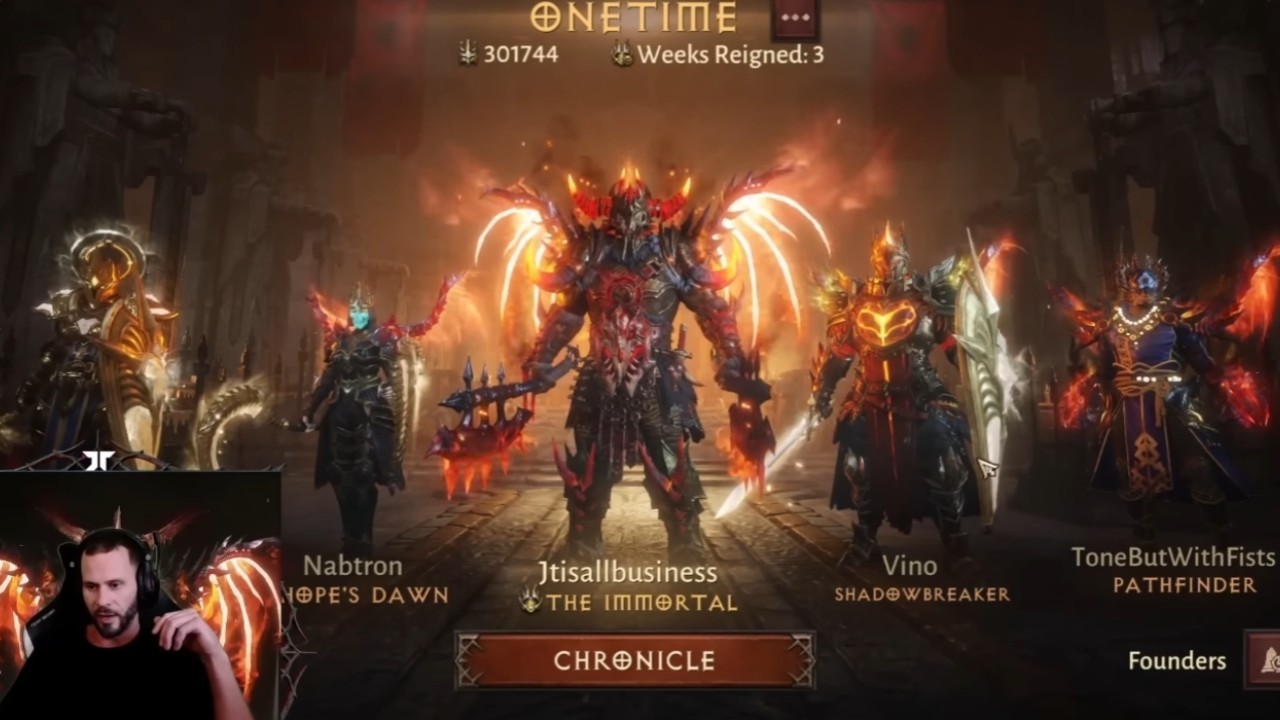Open the three-dot options menu beside ONETIME

click(795, 19)
